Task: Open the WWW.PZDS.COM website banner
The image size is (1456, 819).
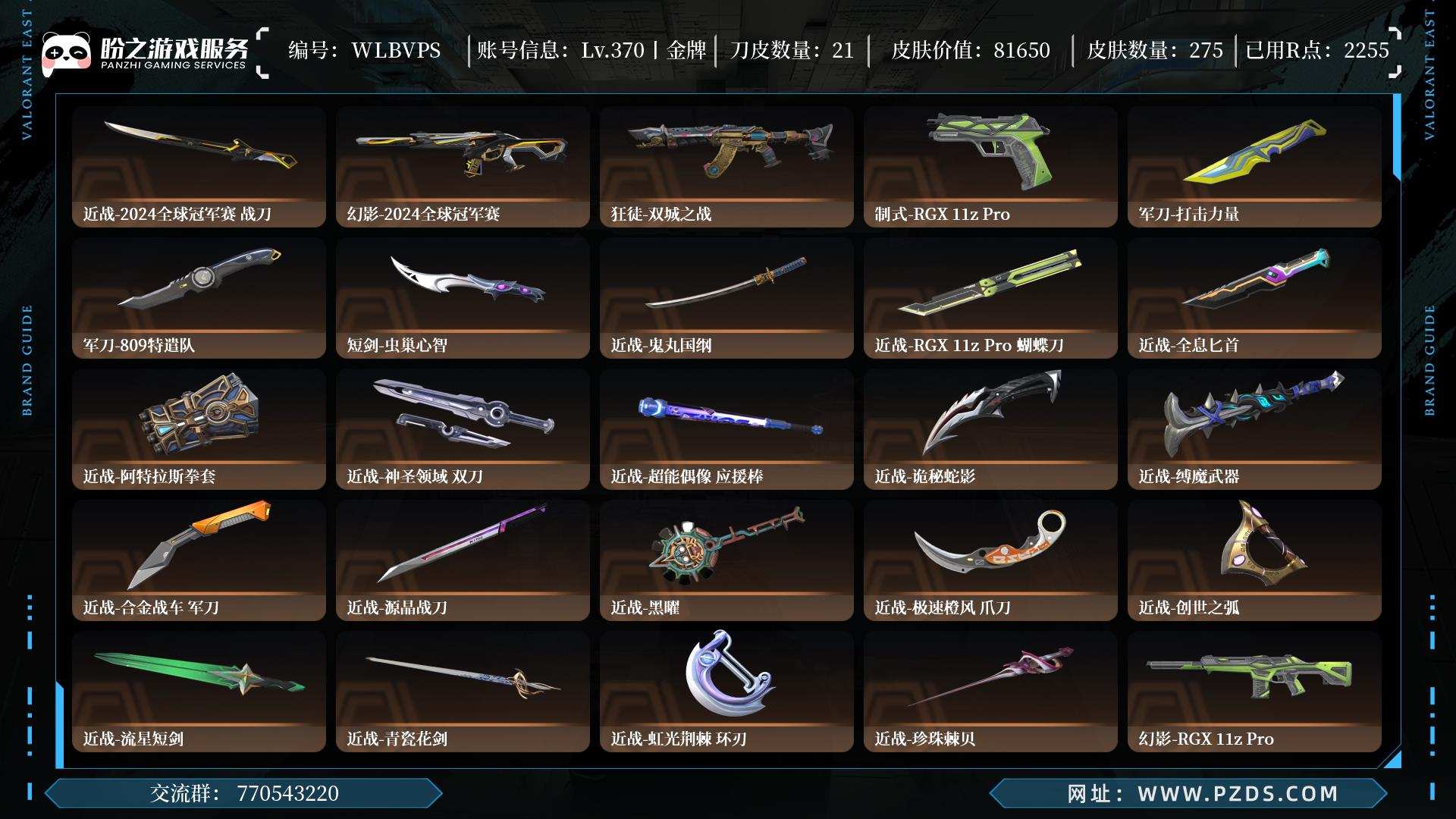Action: pos(1189,793)
